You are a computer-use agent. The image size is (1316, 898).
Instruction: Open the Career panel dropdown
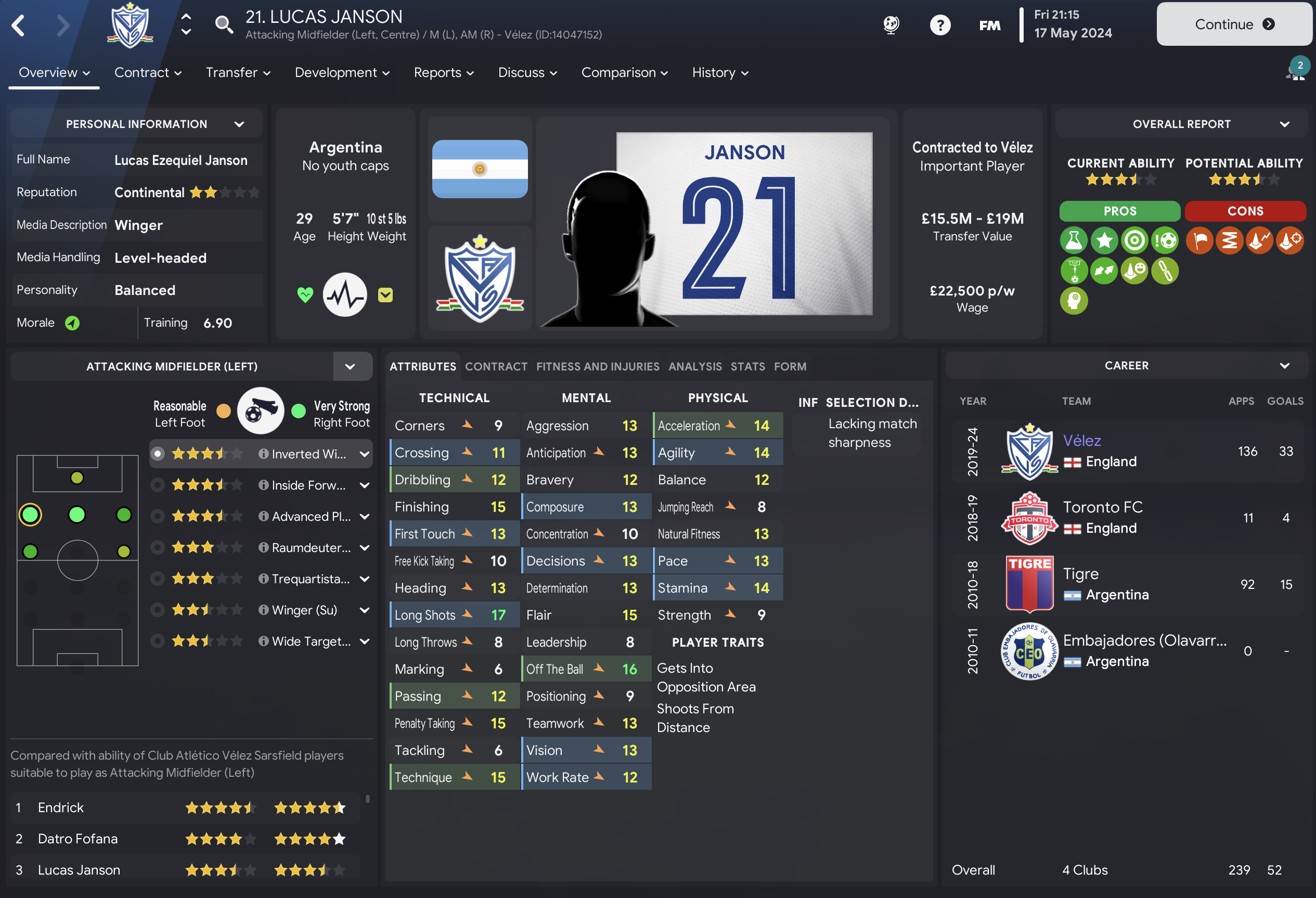[1284, 366]
